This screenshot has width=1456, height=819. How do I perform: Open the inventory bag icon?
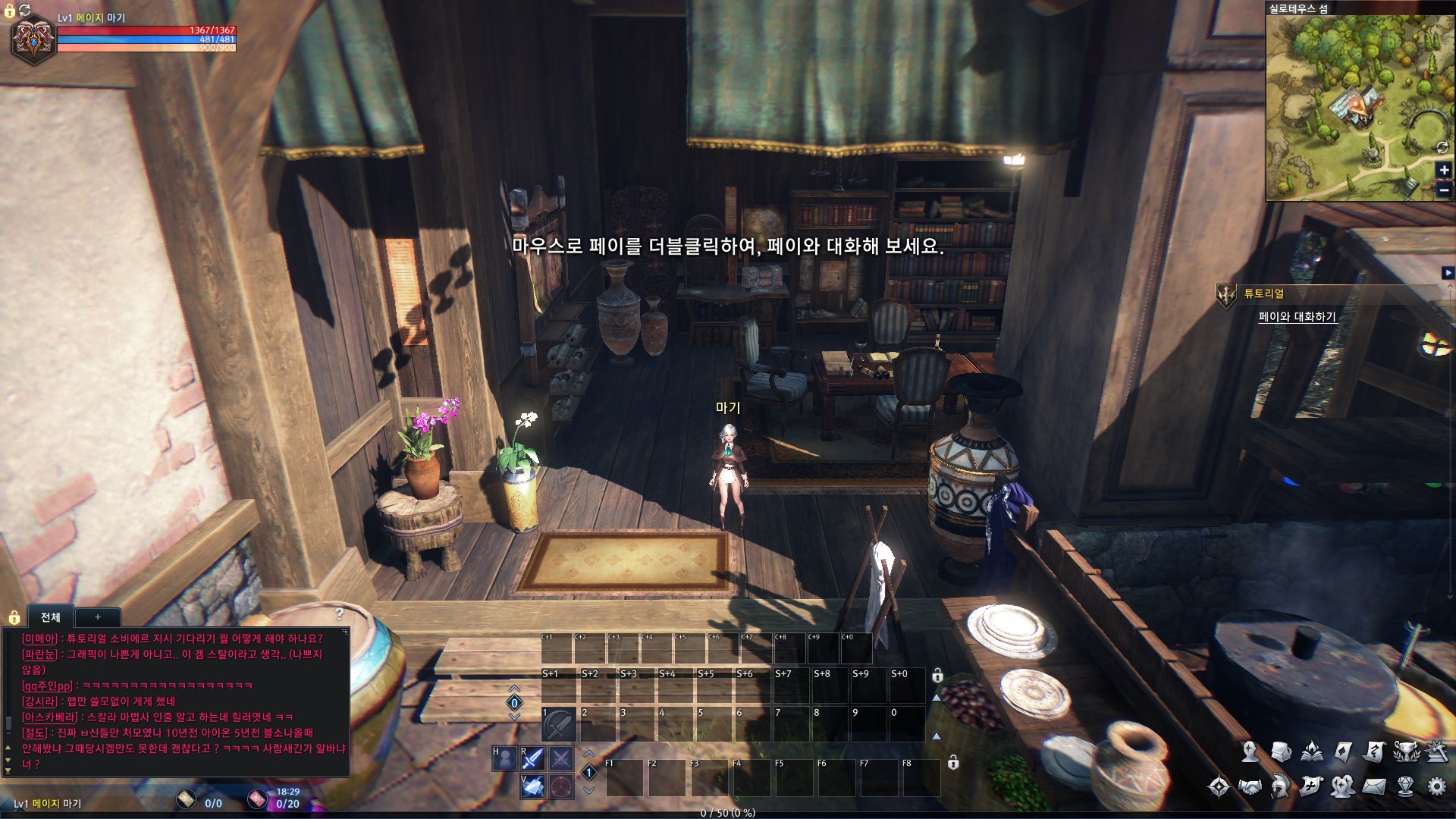click(x=1281, y=752)
